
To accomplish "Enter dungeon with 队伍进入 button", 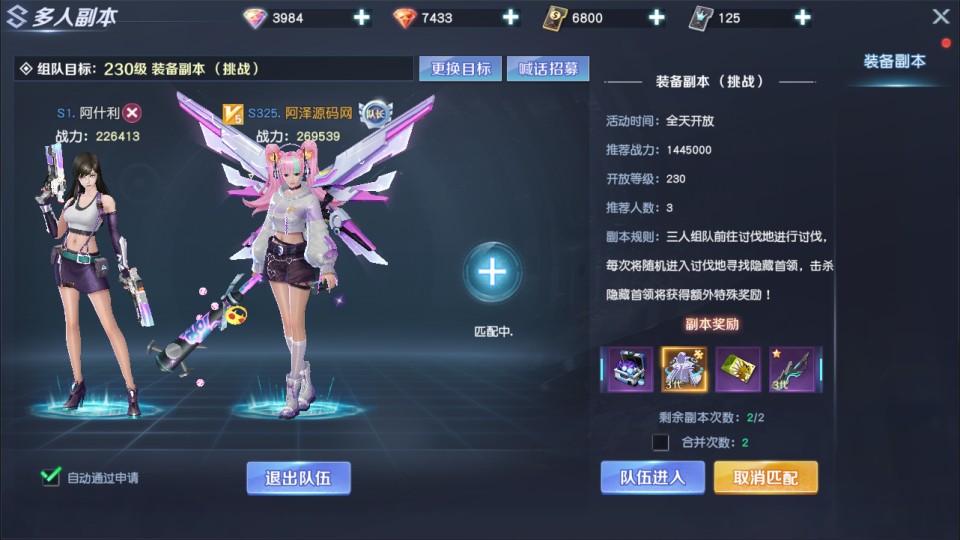I will pos(652,477).
